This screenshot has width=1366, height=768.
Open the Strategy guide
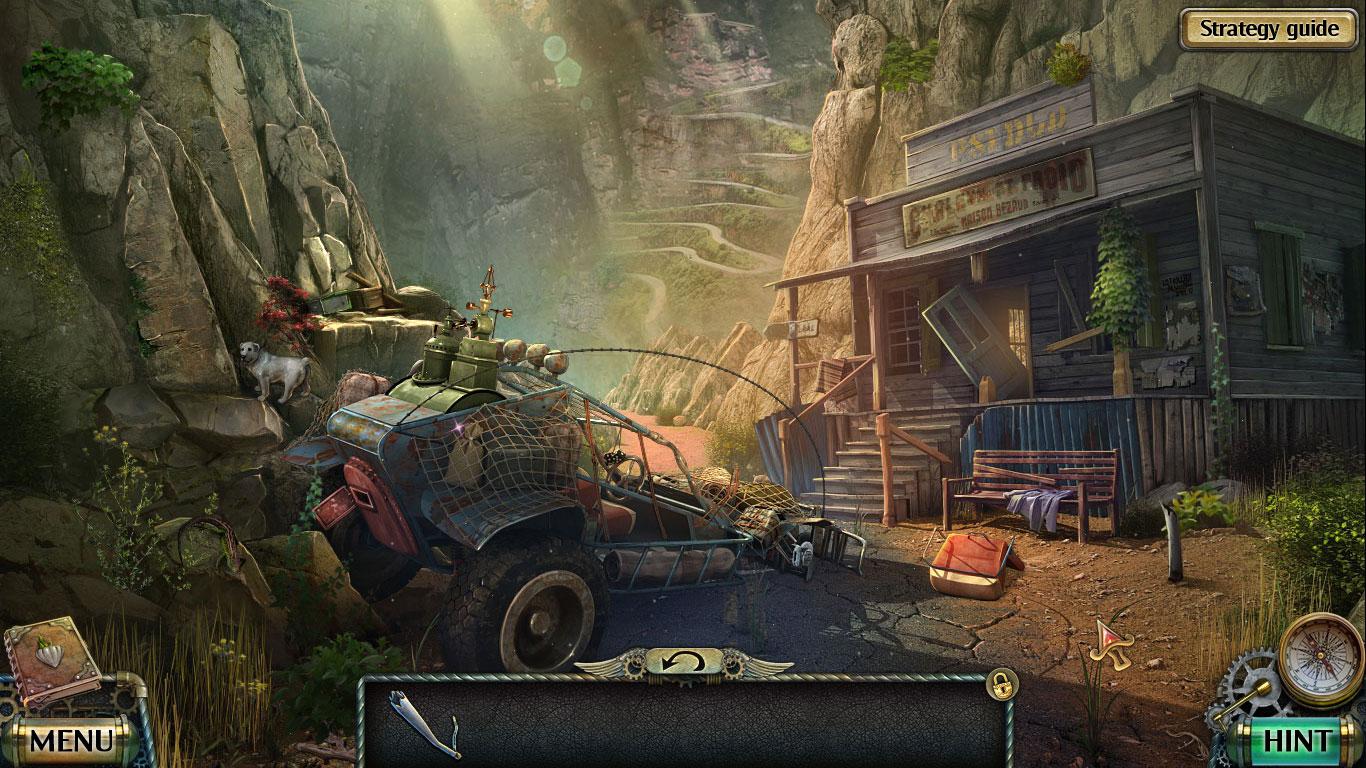(x=1269, y=29)
